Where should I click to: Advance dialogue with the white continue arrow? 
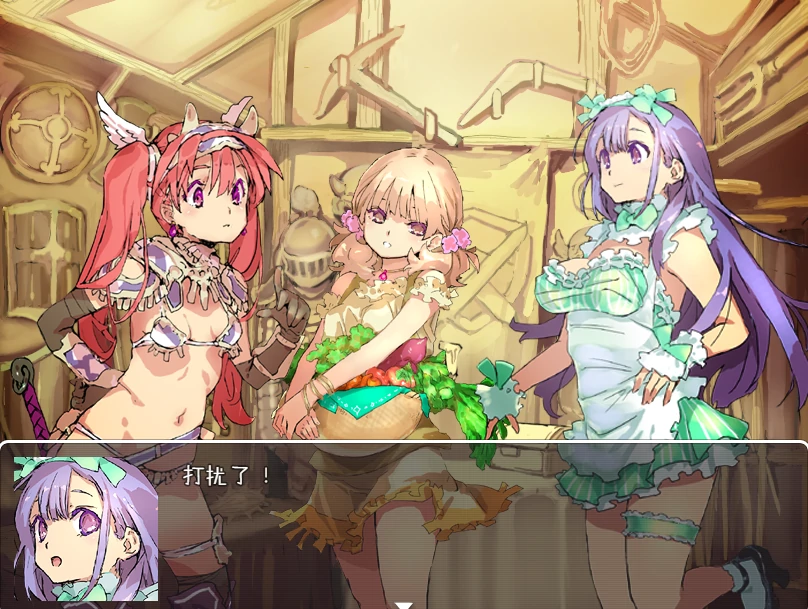(404, 603)
